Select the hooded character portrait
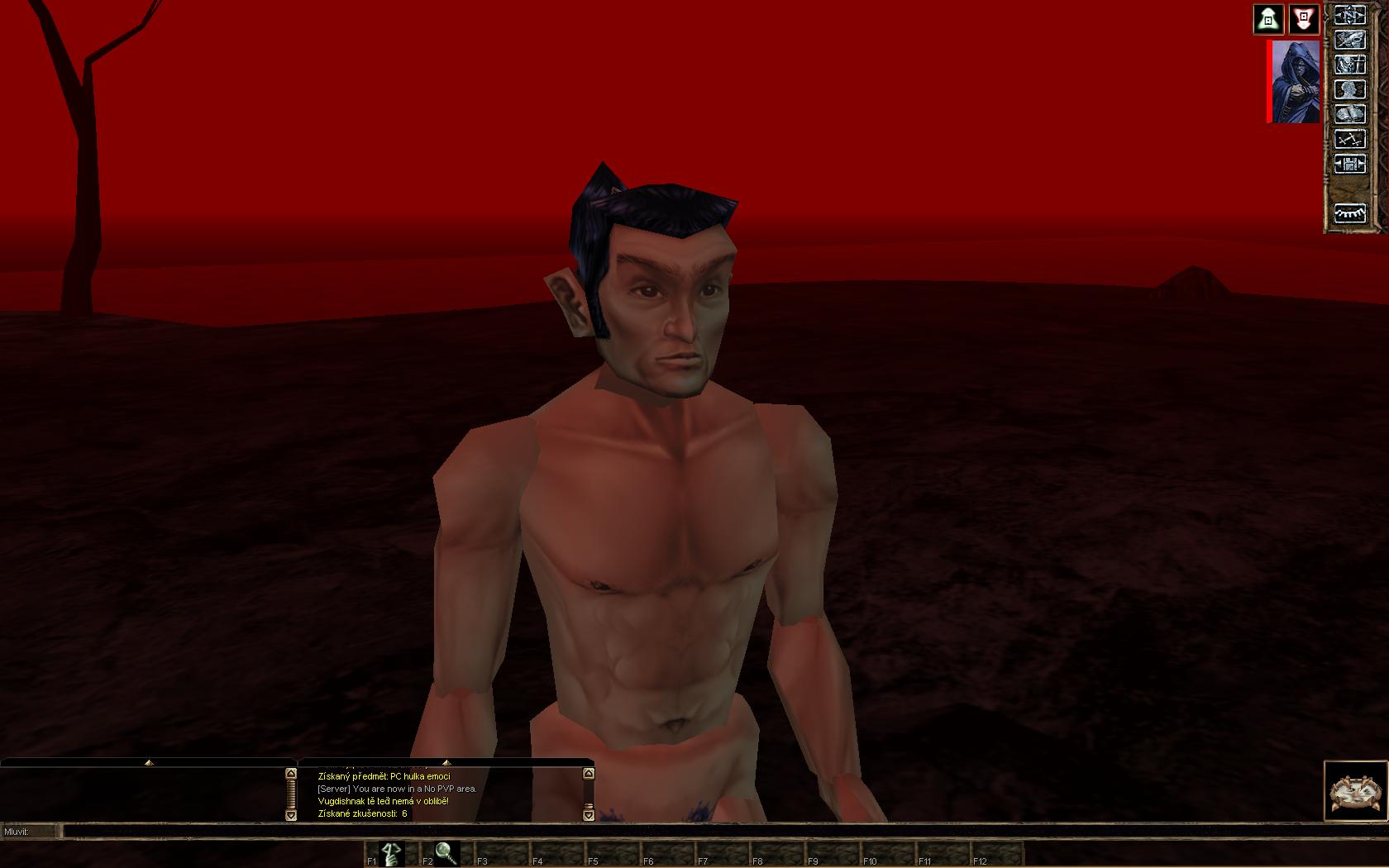Screen dimensions: 1389x868 pos(1296,81)
